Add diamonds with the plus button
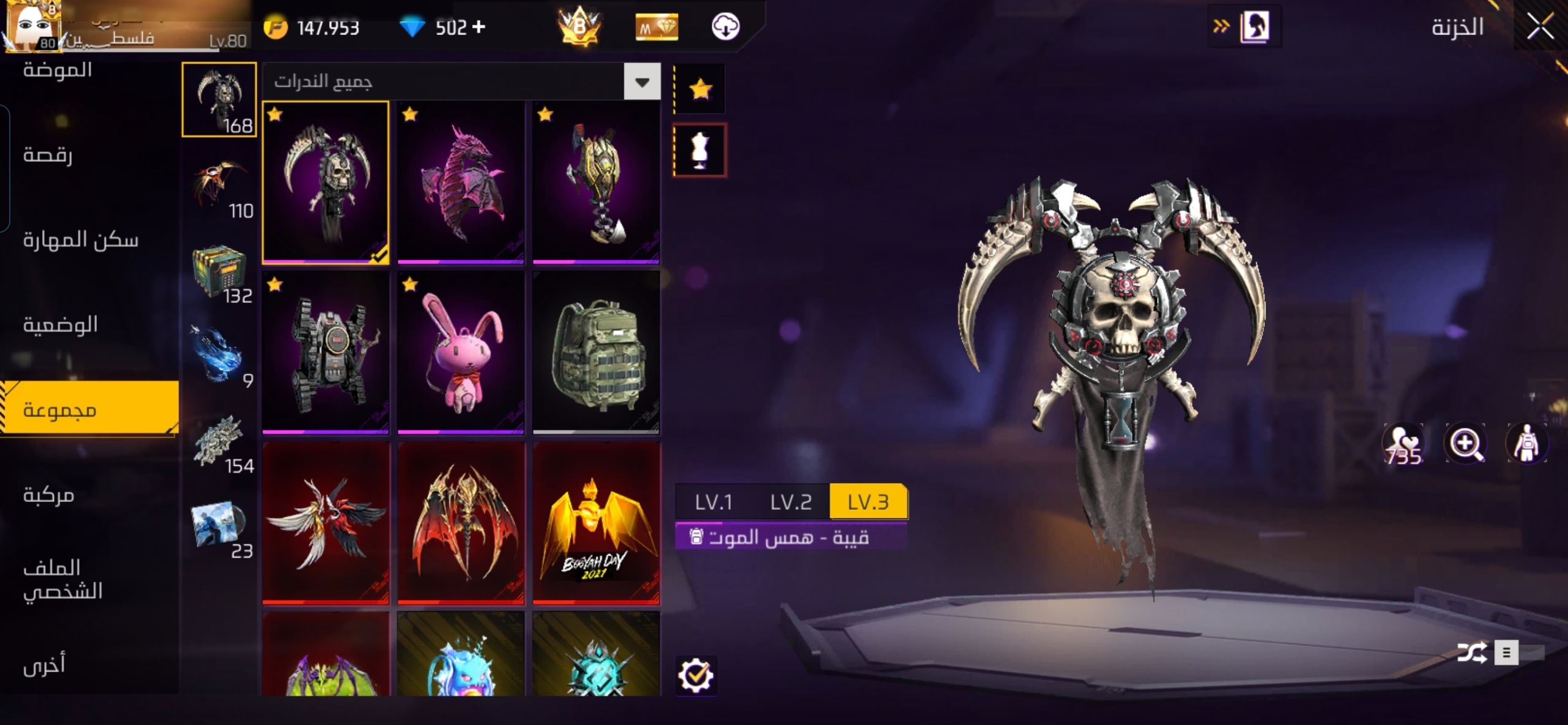Image resolution: width=1568 pixels, height=725 pixels. 479,27
